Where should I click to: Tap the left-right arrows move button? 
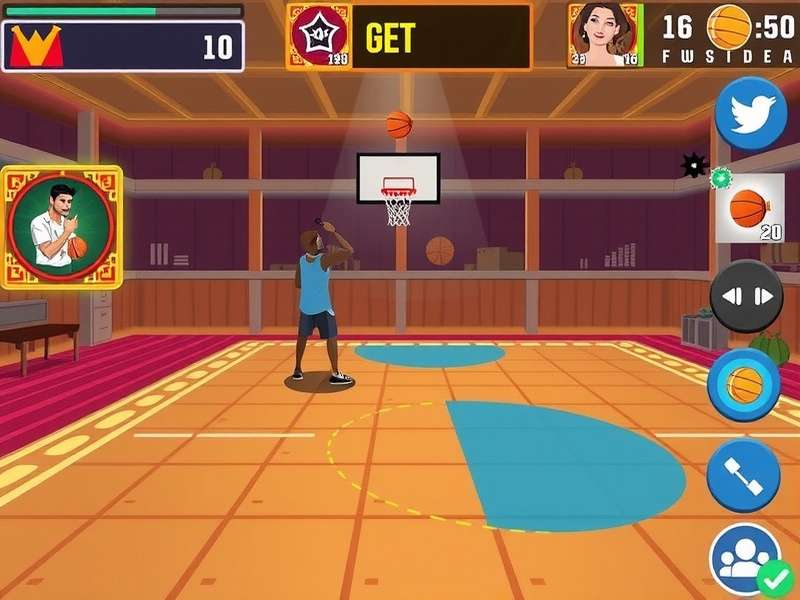point(747,296)
